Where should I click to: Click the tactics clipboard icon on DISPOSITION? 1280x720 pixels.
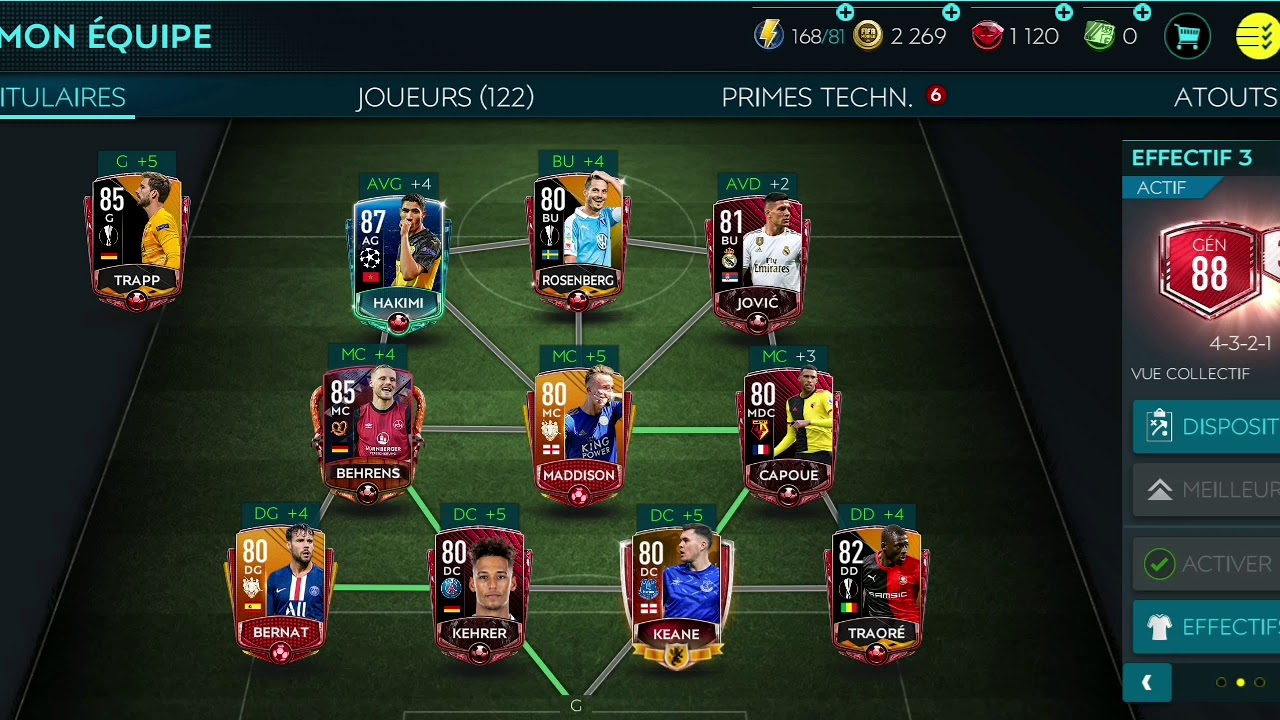[1160, 425]
